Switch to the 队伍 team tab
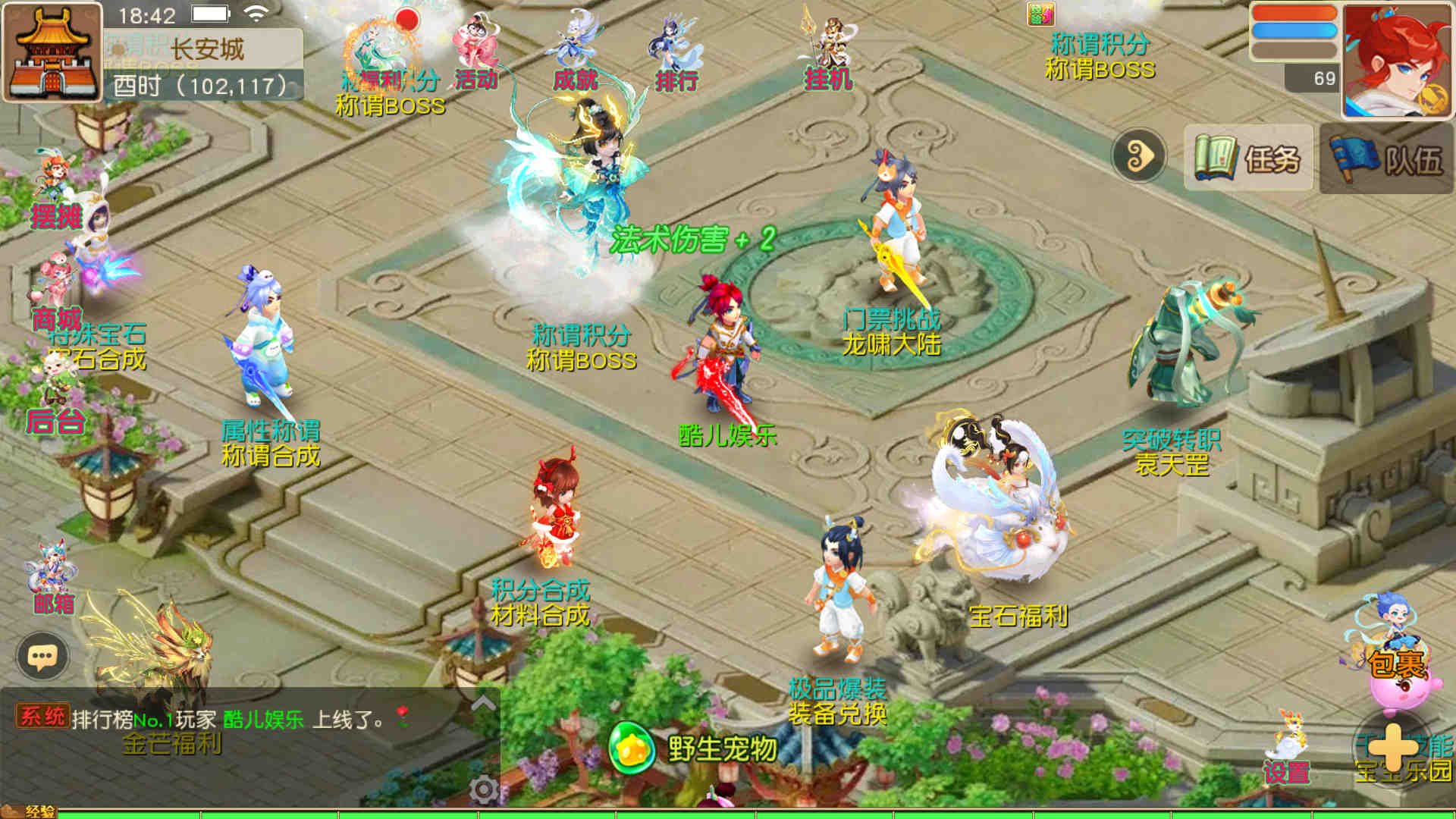This screenshot has width=1456, height=819. 1386,159
